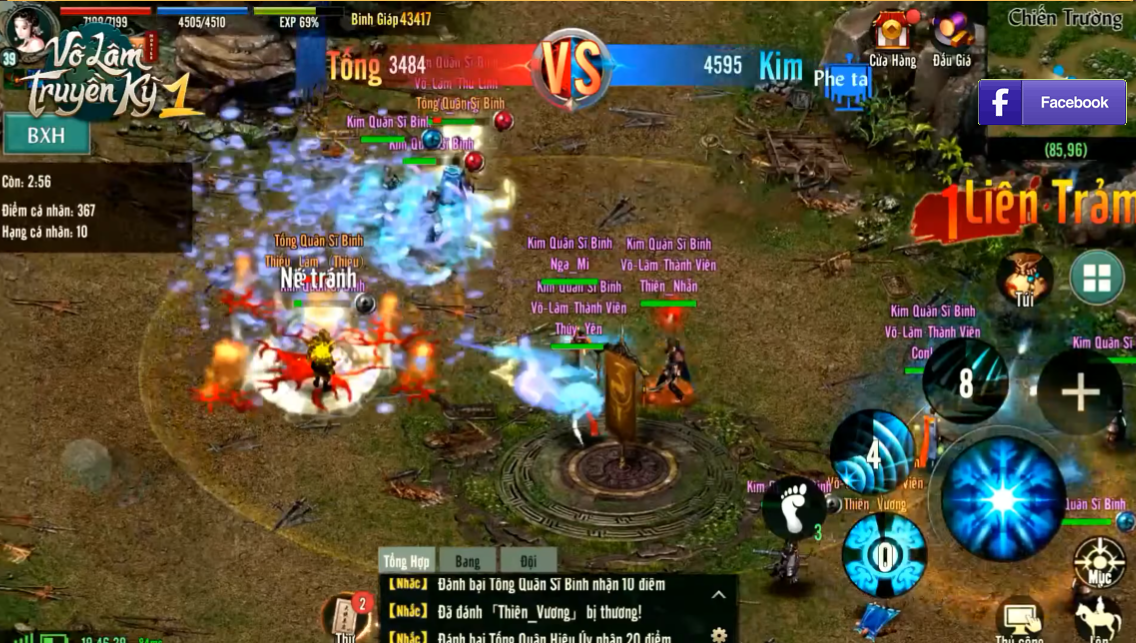The width and height of the screenshot is (1136, 643).
Task: Open the BXH ranking panel
Action: point(45,135)
